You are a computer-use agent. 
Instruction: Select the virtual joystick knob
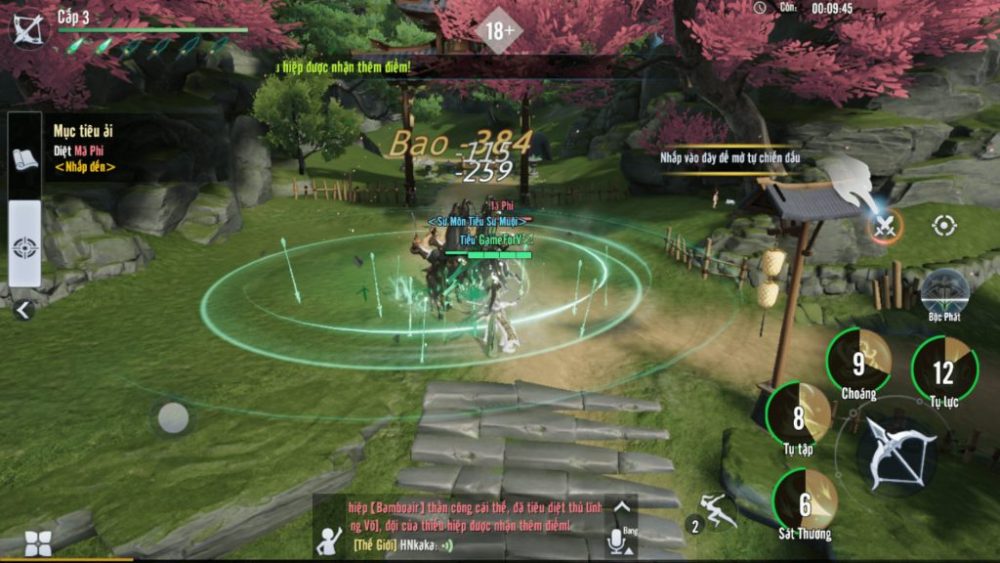[x=173, y=417]
